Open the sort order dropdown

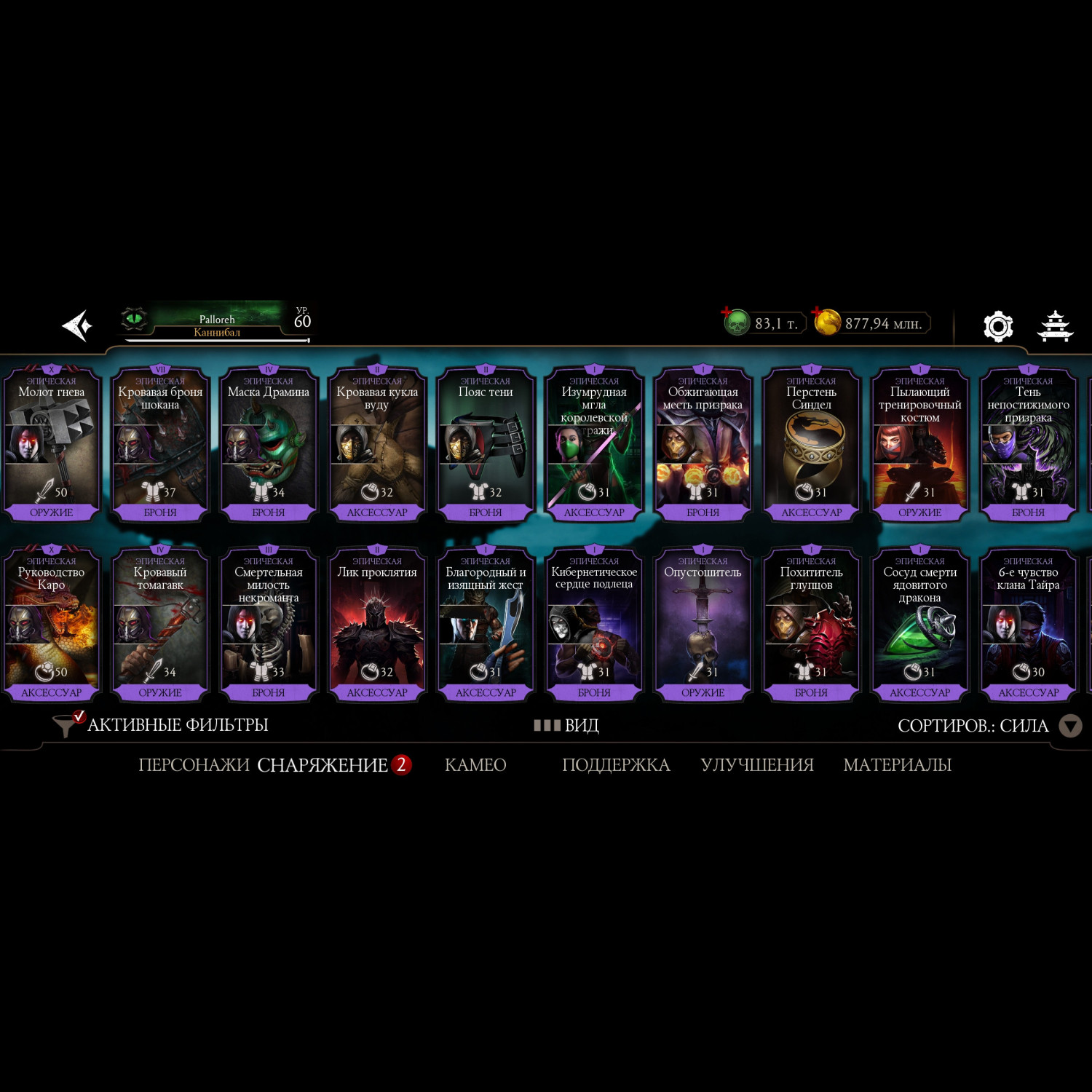tap(1069, 726)
